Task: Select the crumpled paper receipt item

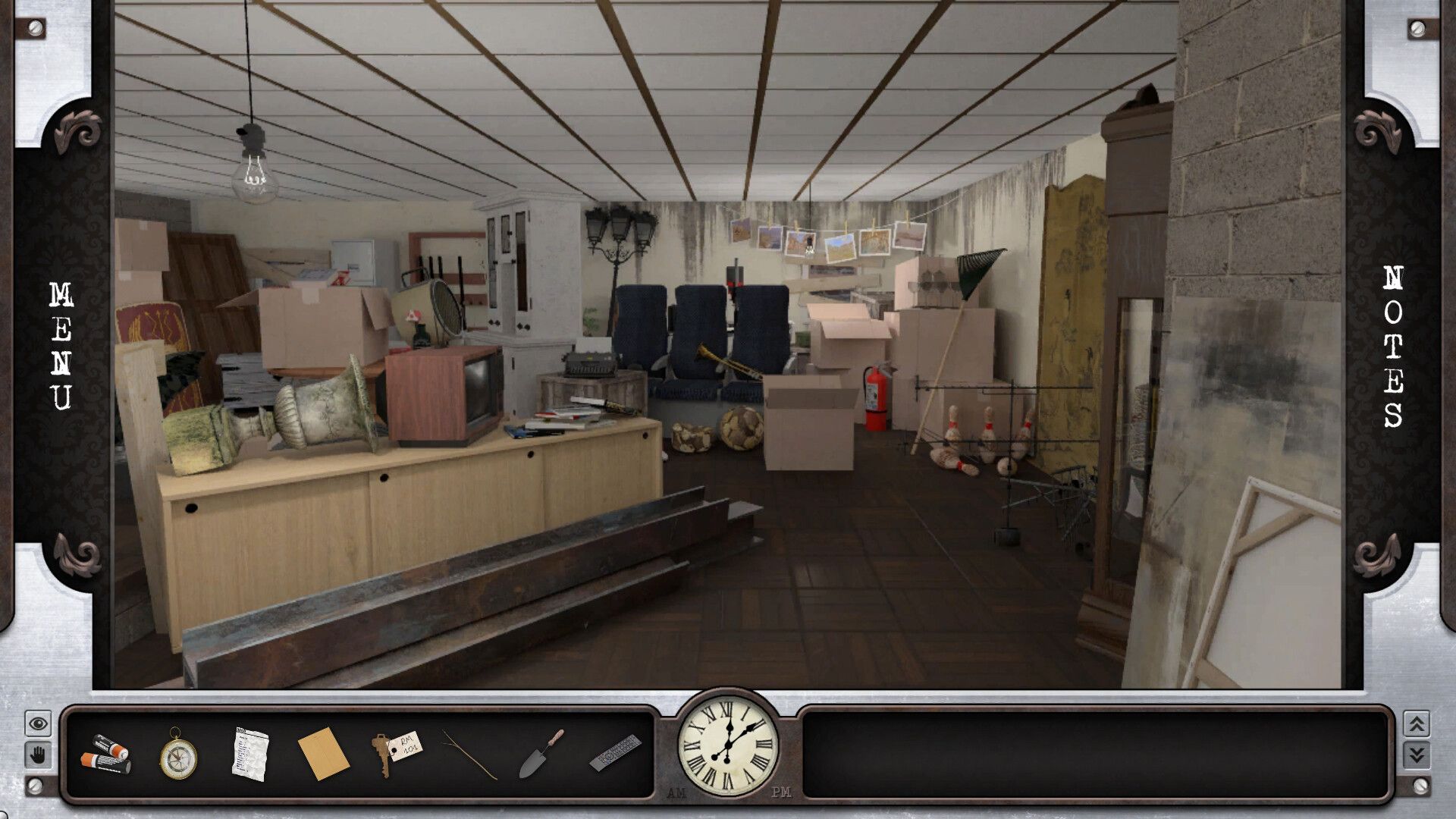Action: 249,754
